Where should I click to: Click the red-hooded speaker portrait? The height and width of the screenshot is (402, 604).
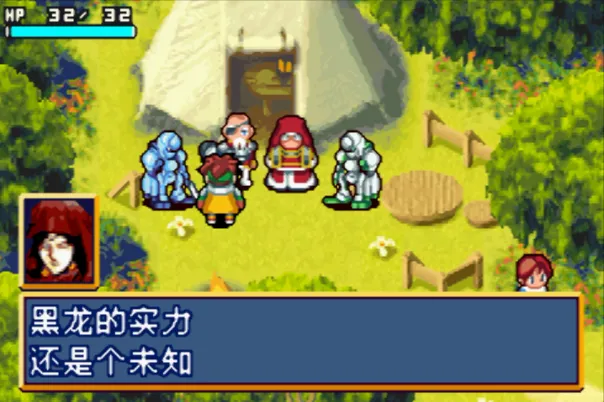coord(58,240)
